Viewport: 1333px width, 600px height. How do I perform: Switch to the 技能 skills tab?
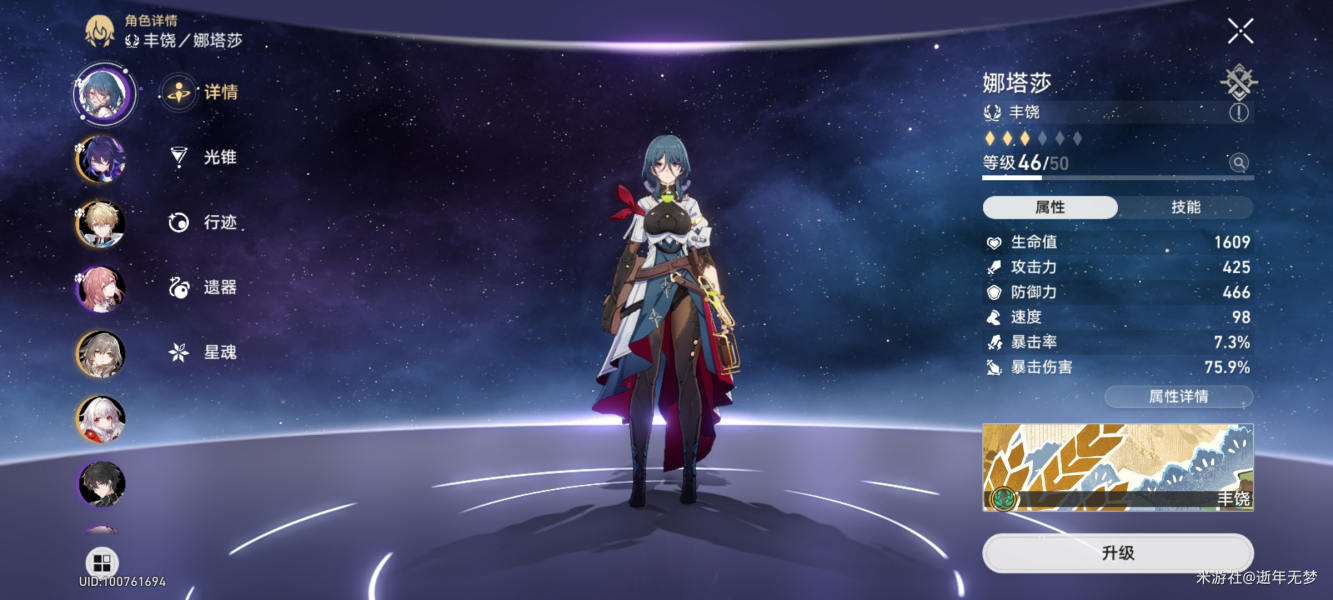[x=1185, y=207]
